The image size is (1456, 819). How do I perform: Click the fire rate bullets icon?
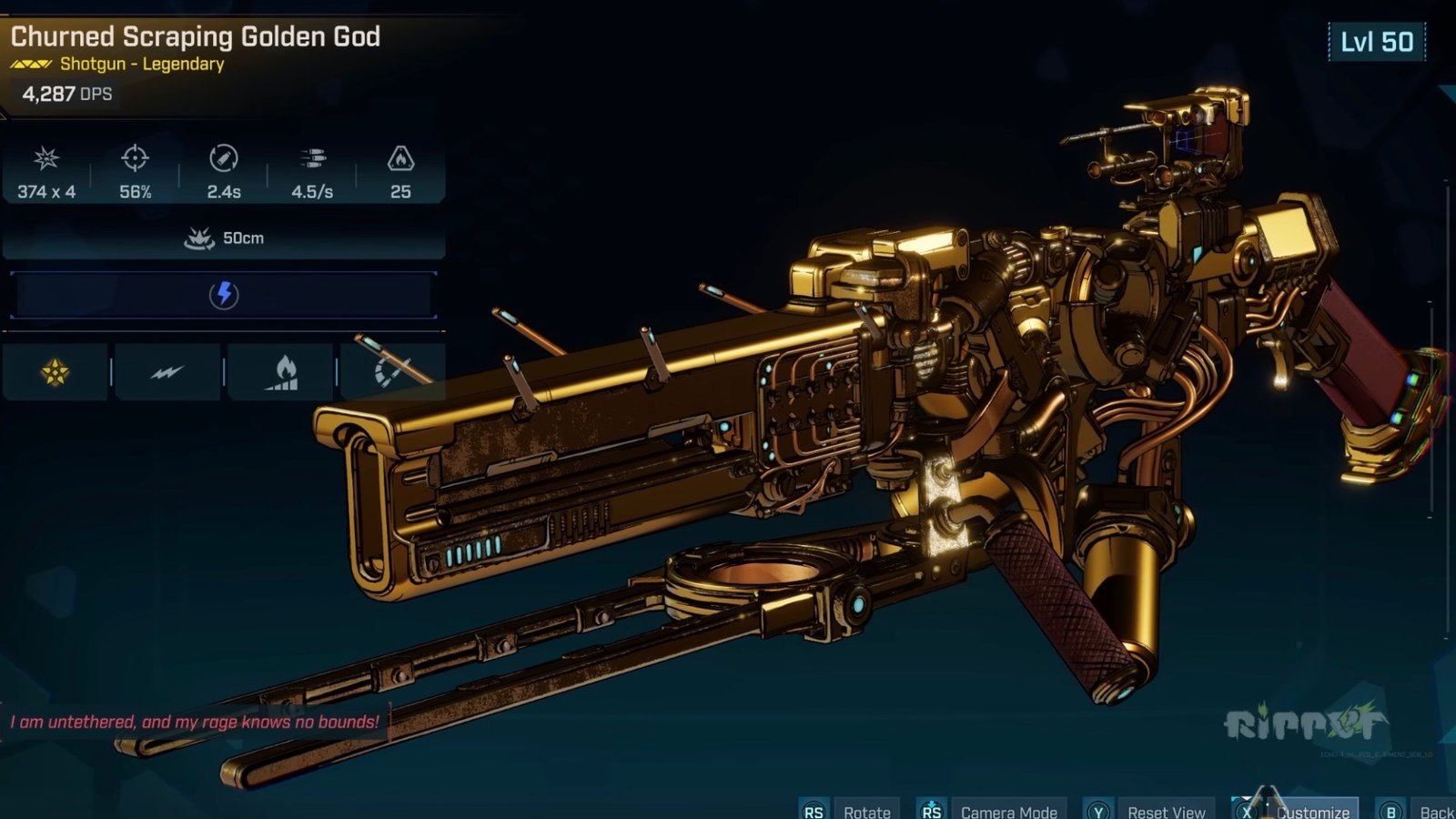click(x=312, y=159)
